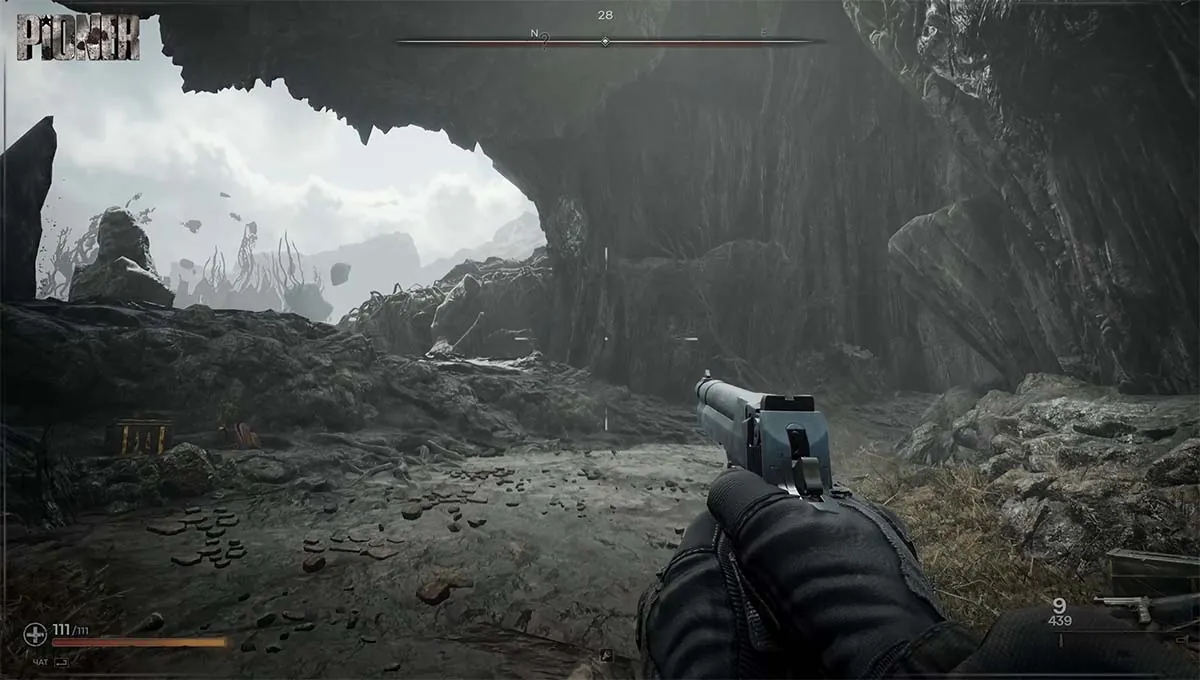Select the diamond center marker on the compass
Image resolution: width=1200 pixels, height=680 pixels.
(x=605, y=42)
